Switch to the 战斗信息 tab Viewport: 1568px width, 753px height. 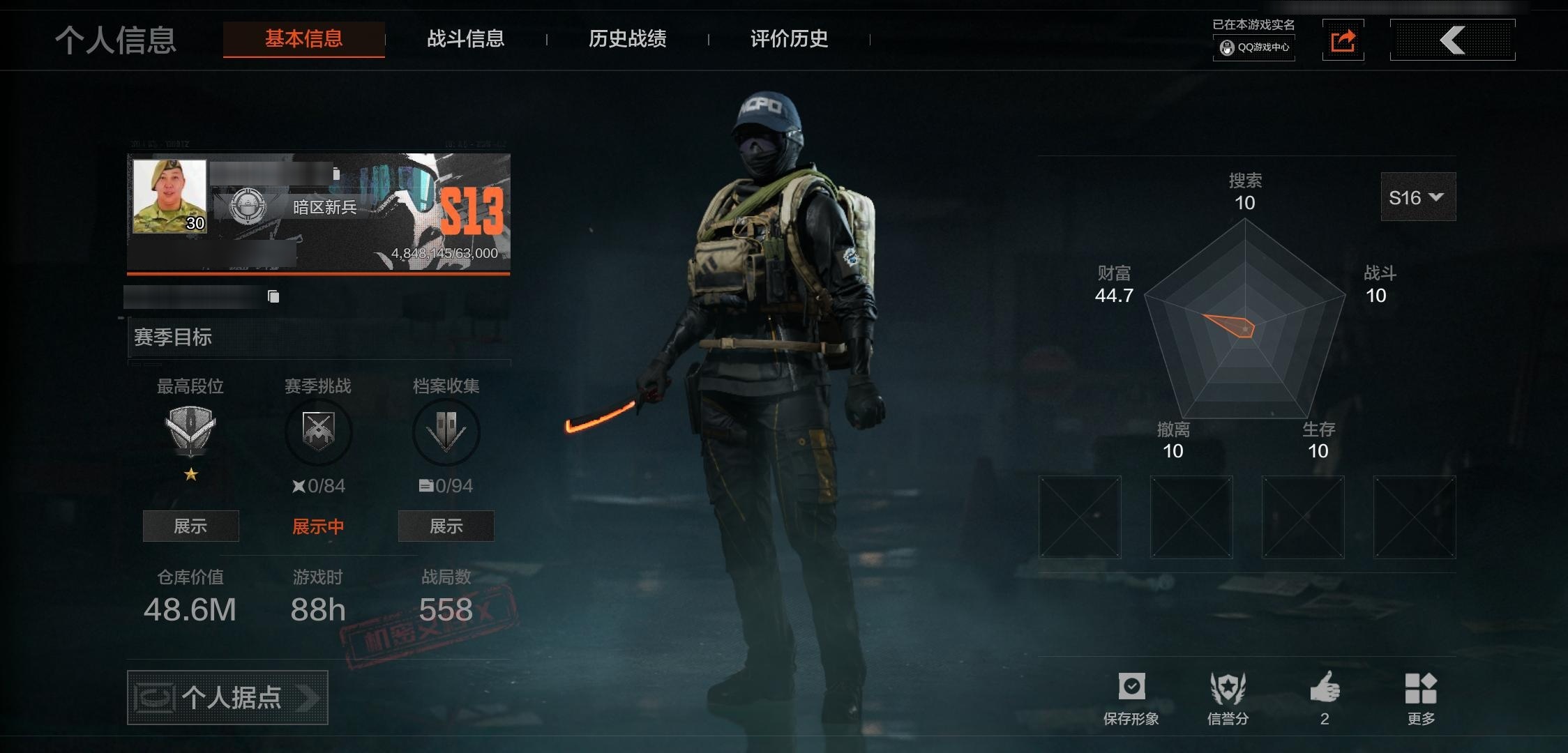click(x=466, y=40)
